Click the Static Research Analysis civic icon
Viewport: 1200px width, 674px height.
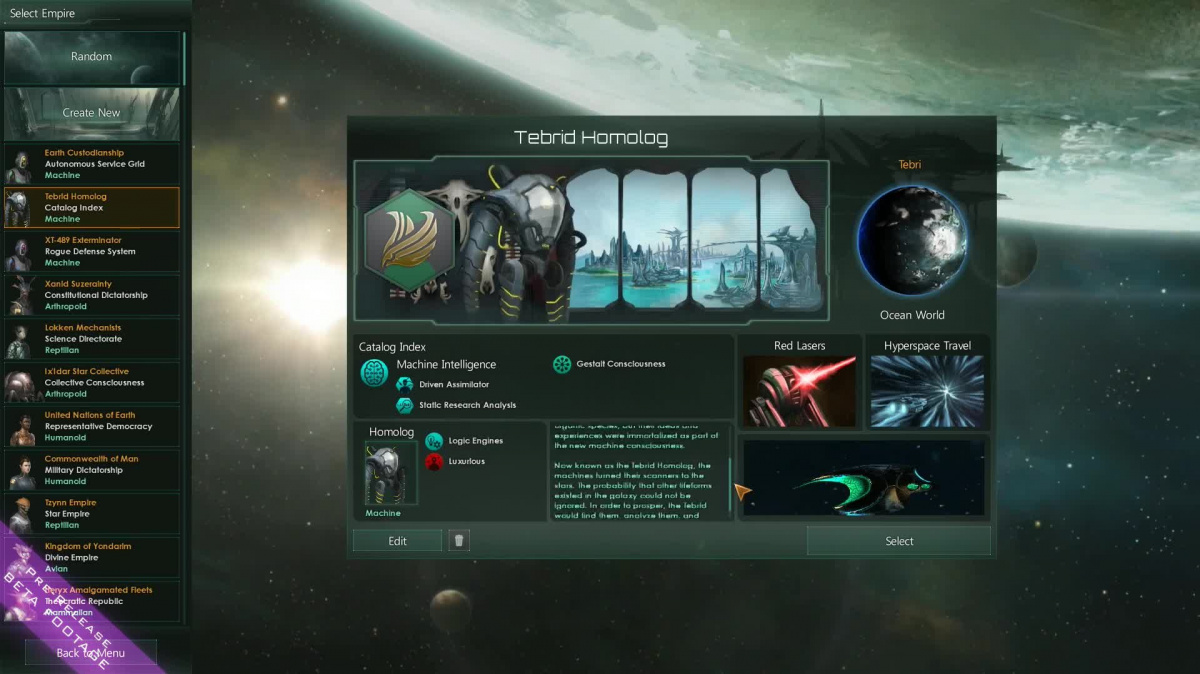pyautogui.click(x=405, y=405)
